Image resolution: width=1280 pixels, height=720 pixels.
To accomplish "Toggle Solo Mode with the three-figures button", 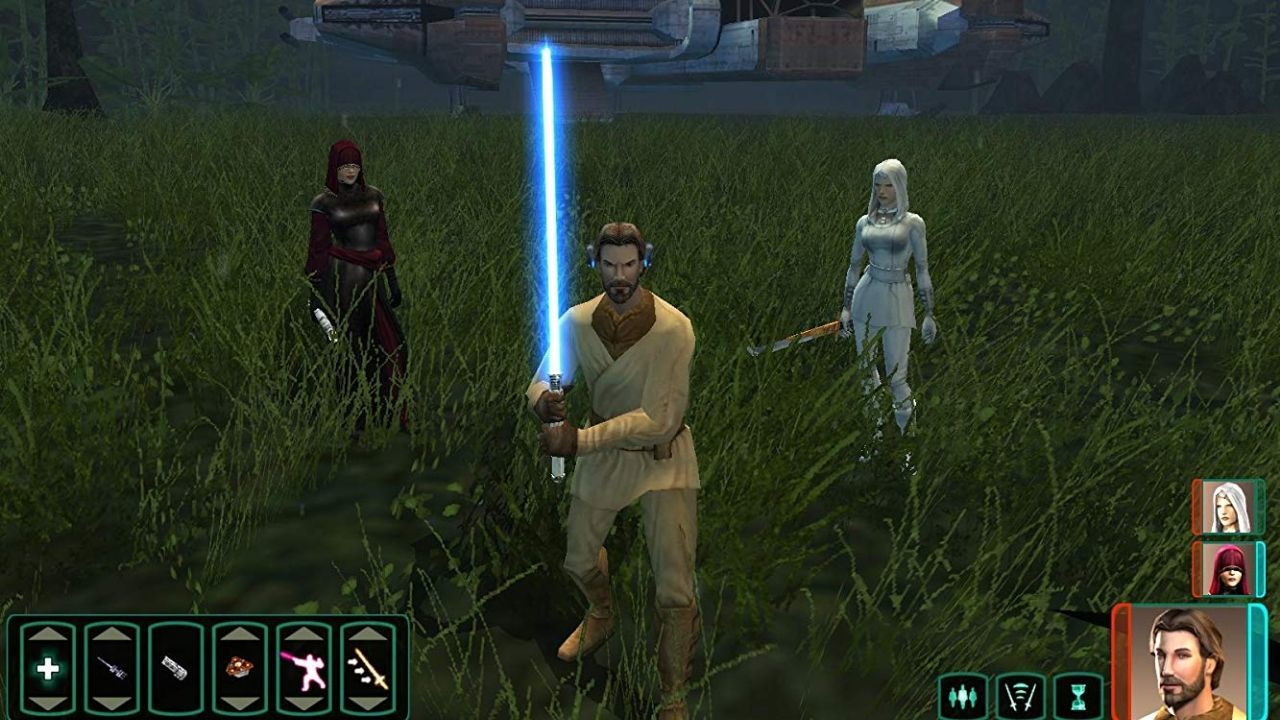I will (963, 695).
